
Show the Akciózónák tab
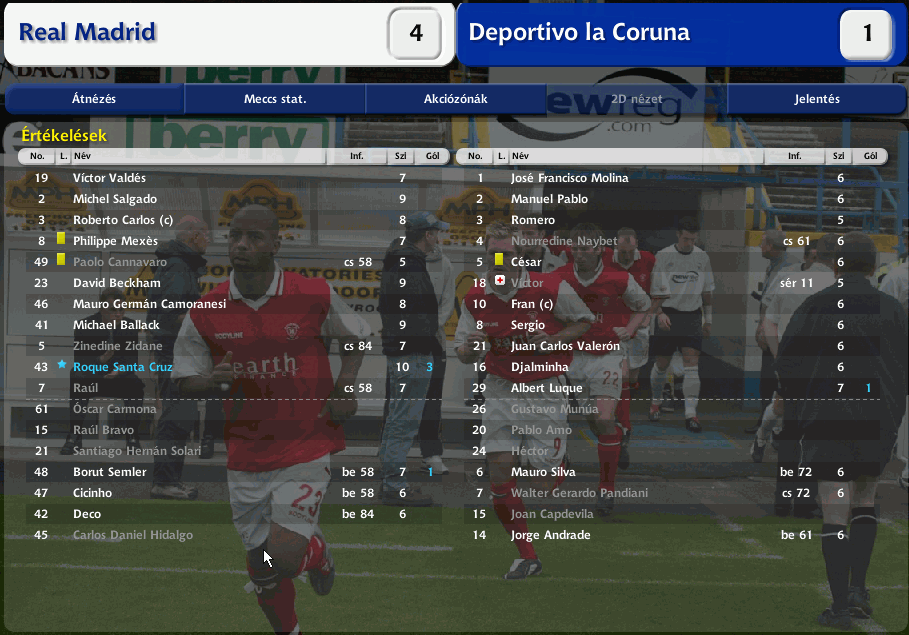455,99
